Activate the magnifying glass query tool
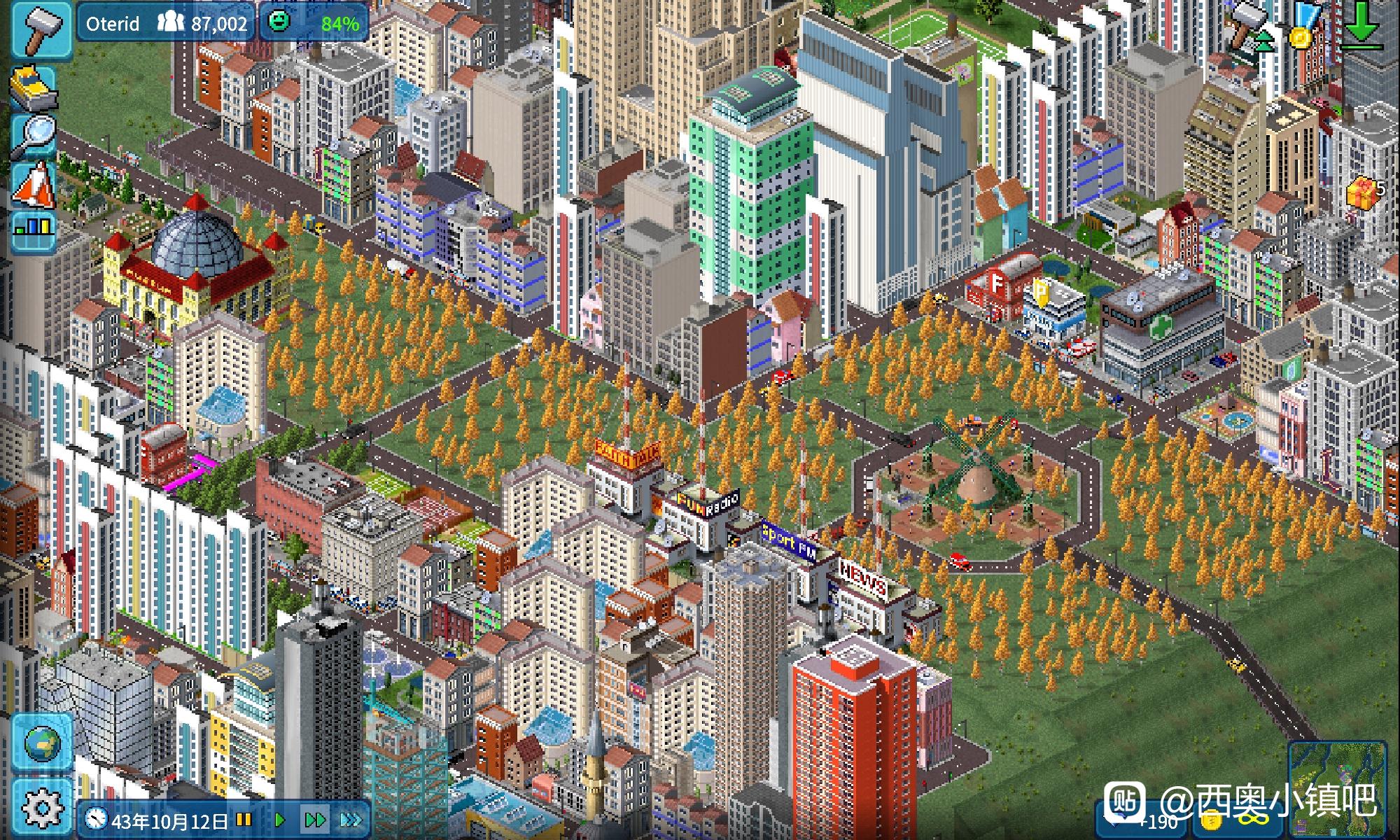Image resolution: width=1400 pixels, height=840 pixels. (33, 135)
